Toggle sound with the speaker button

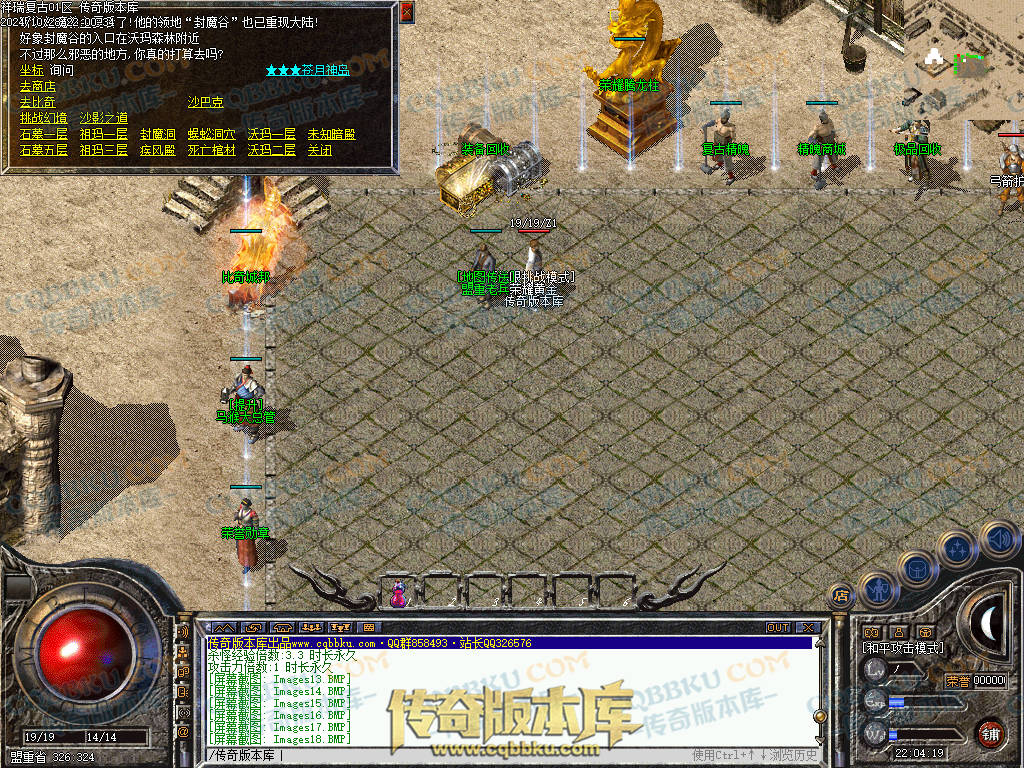pos(998,539)
